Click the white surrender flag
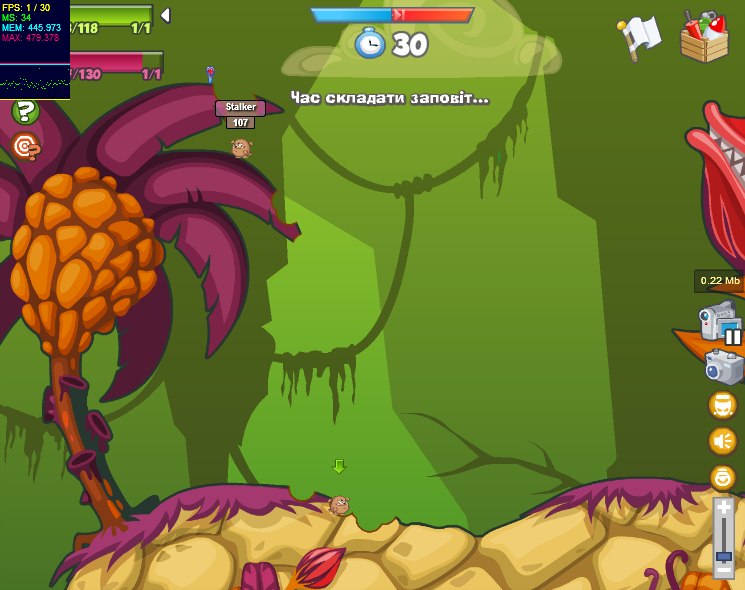Screen dimensions: 745x590 (x=640, y=37)
